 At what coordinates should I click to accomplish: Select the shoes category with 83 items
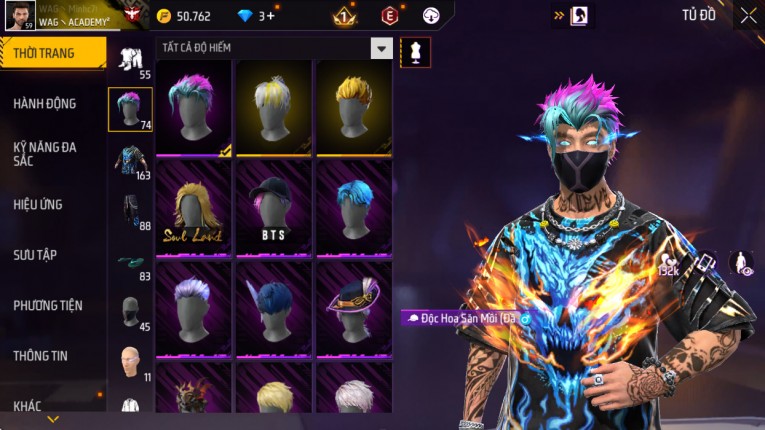[x=130, y=263]
